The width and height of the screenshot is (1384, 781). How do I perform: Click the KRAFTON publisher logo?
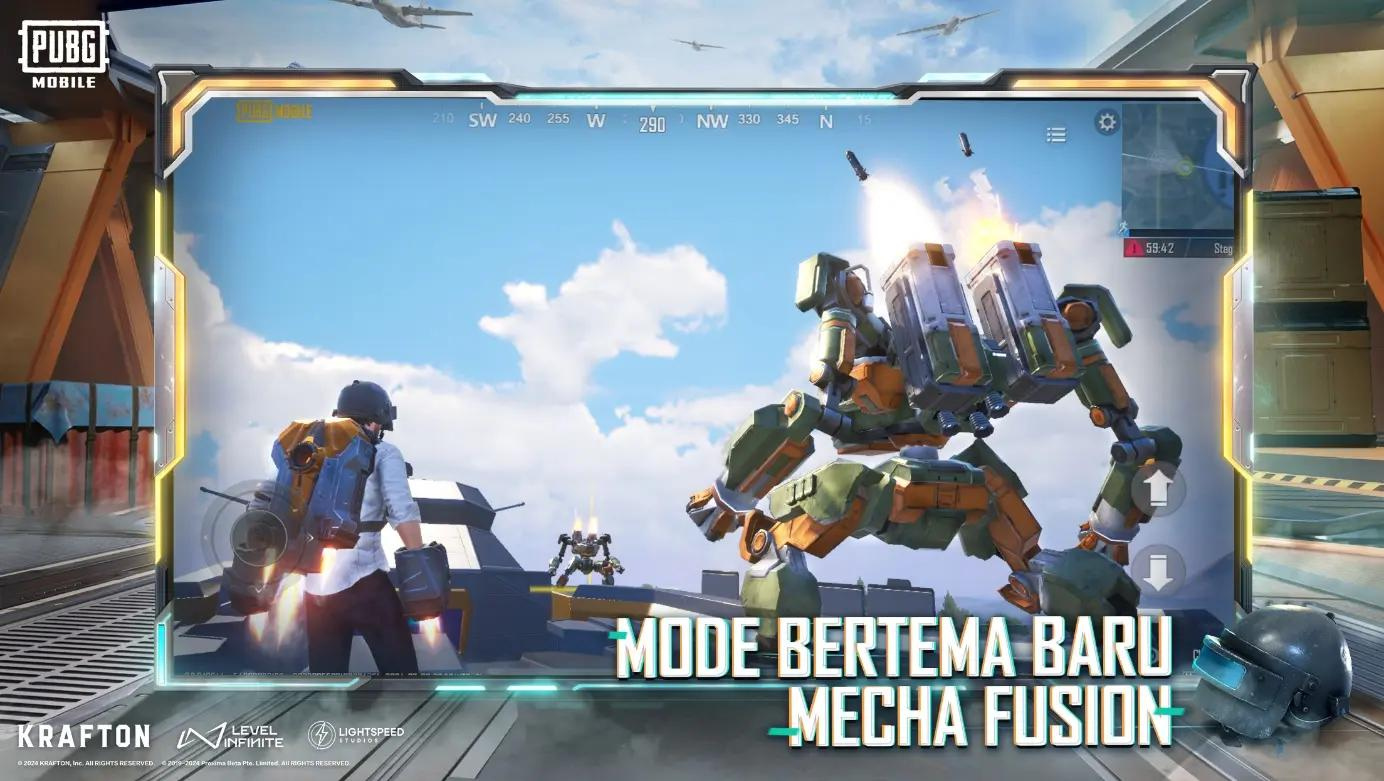click(x=84, y=734)
